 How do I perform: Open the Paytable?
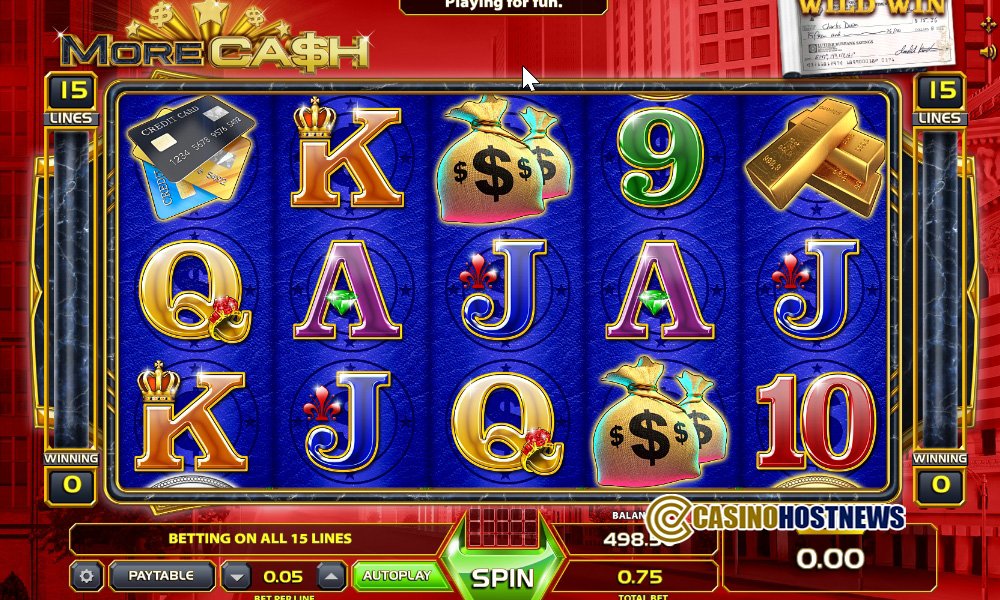coord(161,576)
